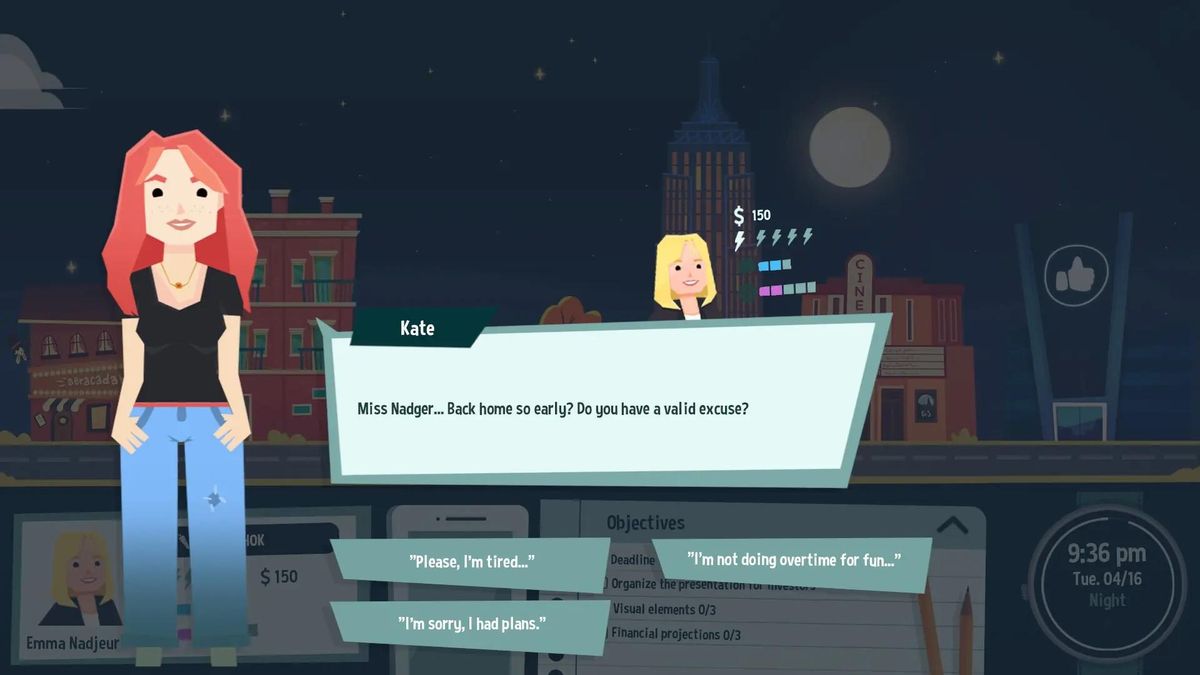Screen dimensions: 1200x675
Task: Collapse the Objectives panel arrow
Action: click(952, 524)
